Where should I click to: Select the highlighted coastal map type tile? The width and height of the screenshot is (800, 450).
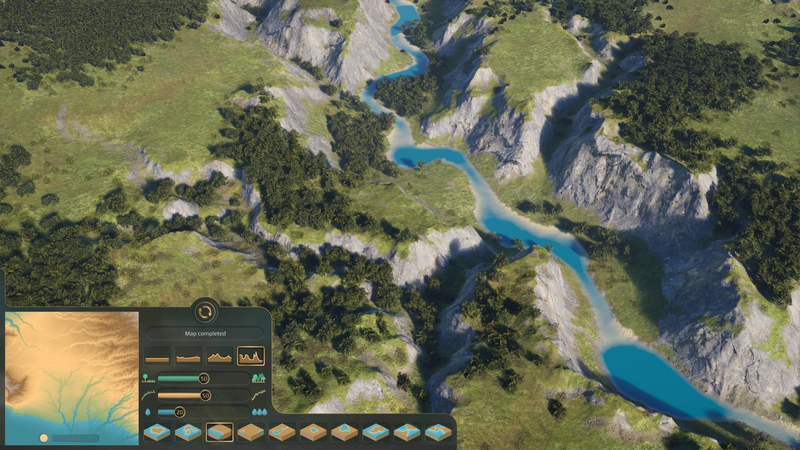coord(219,432)
